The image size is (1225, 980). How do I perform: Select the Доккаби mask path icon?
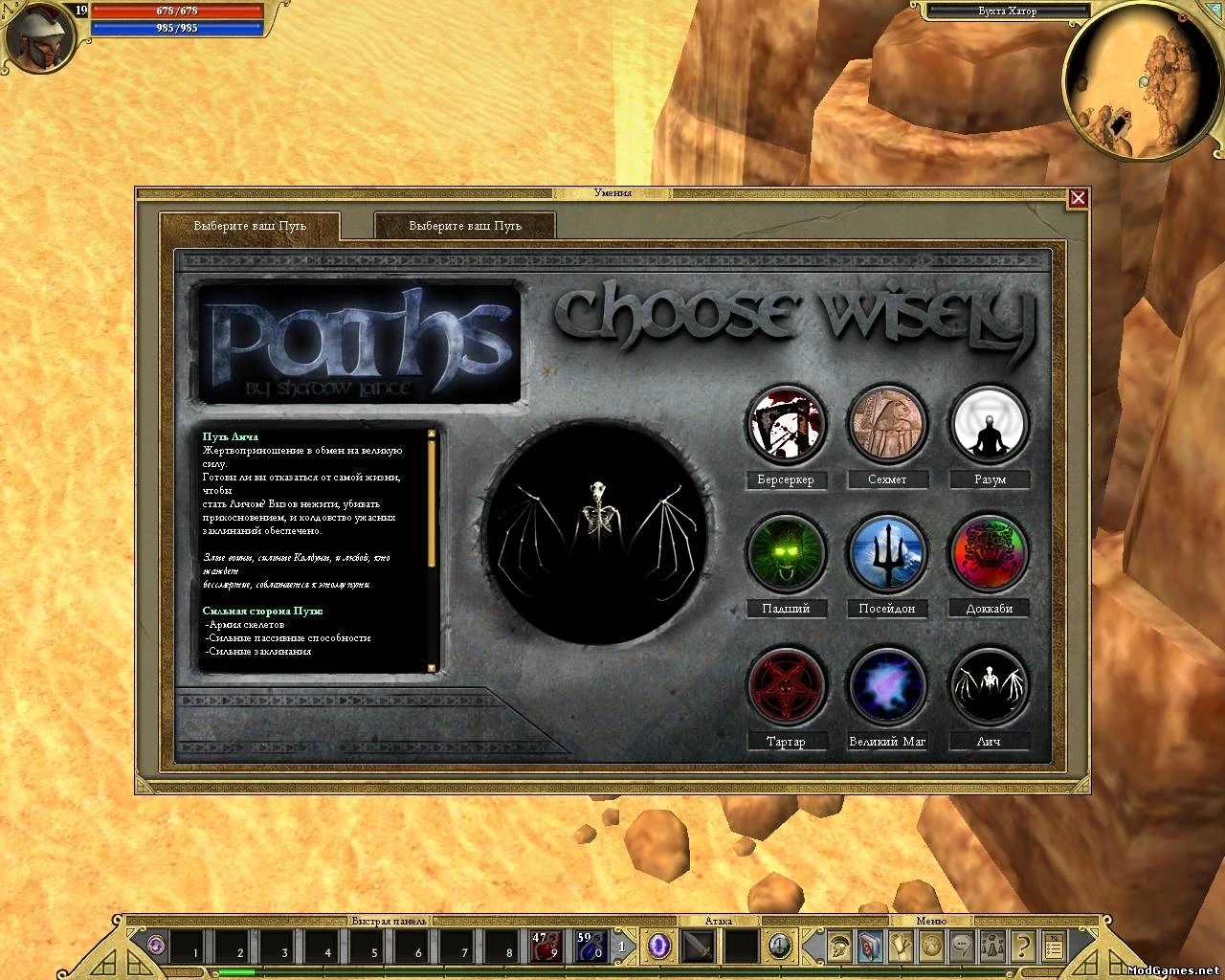pyautogui.click(x=989, y=553)
